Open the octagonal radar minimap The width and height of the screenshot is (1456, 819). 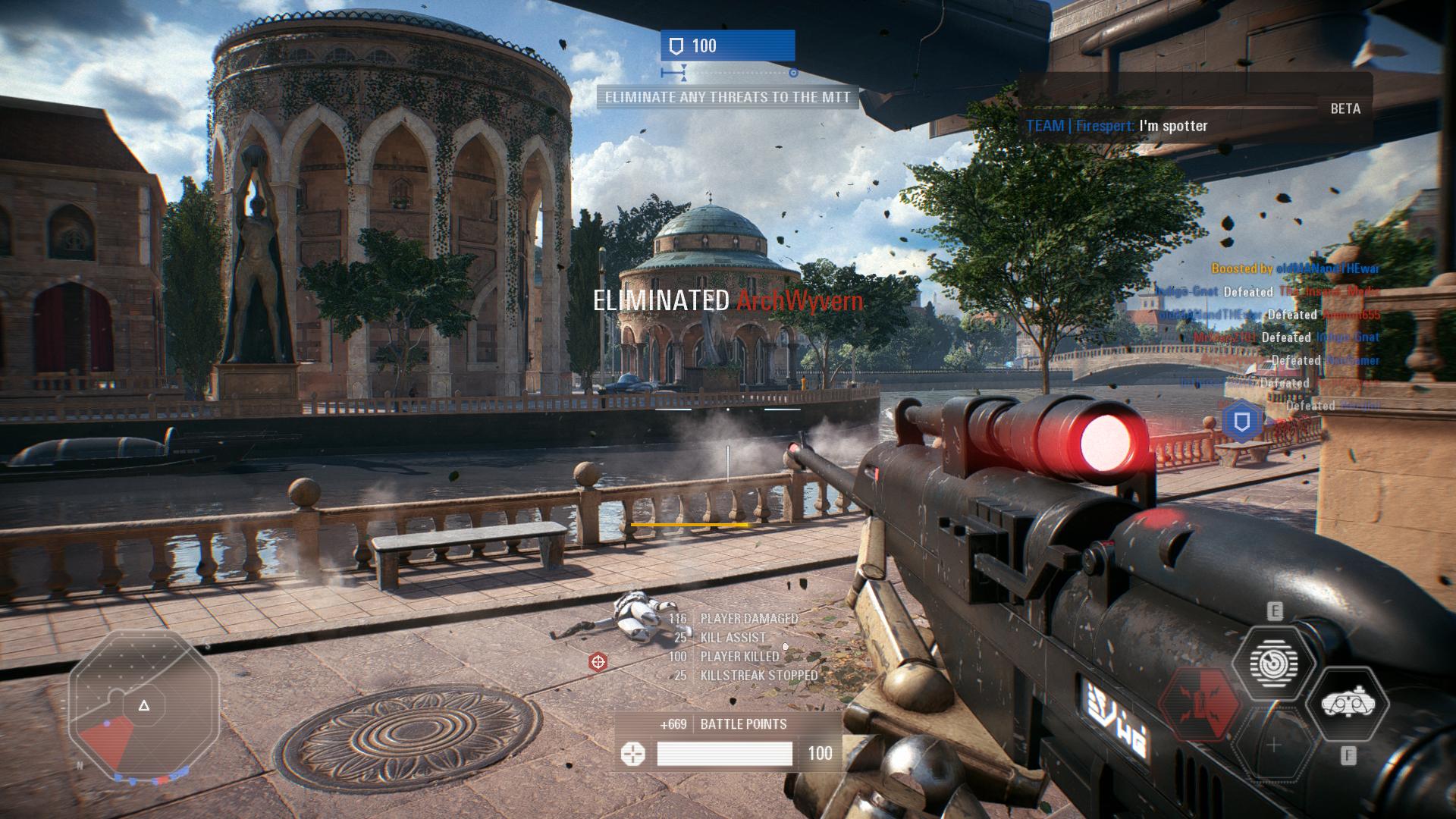[x=143, y=706]
